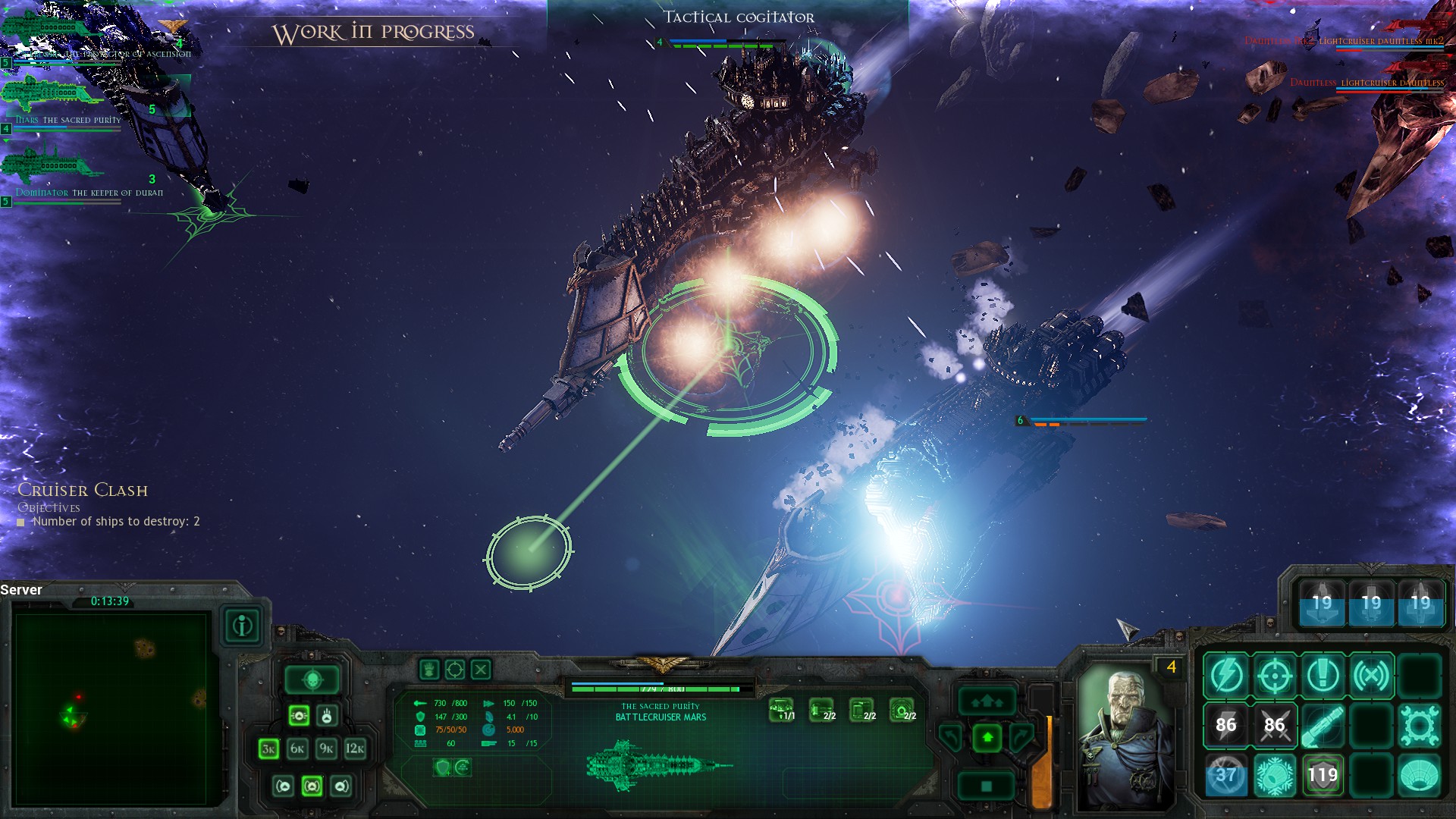
Task: Use the snowflake cooling skill
Action: 1274,775
